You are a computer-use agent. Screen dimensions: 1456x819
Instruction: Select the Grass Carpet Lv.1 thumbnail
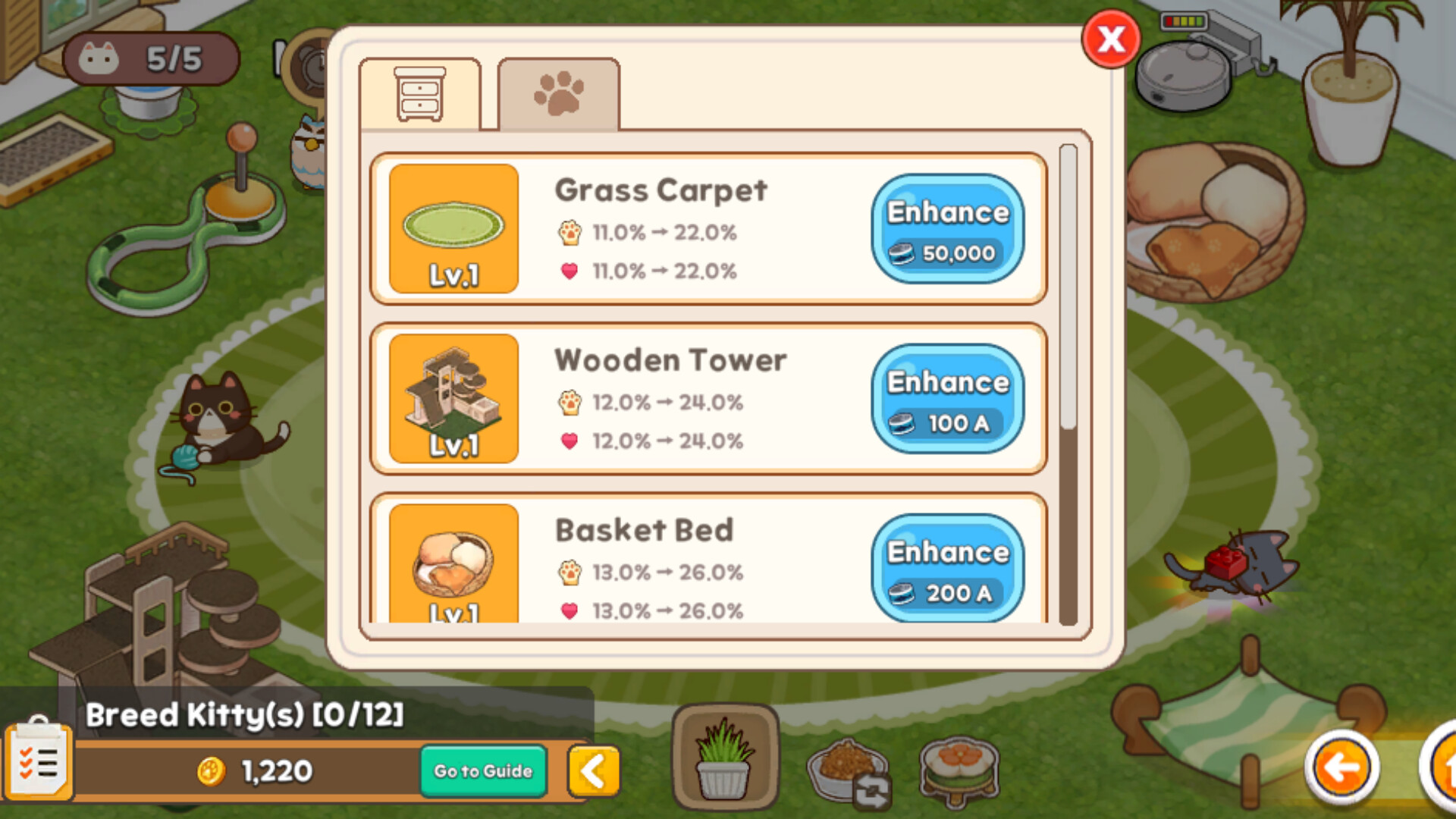(453, 229)
